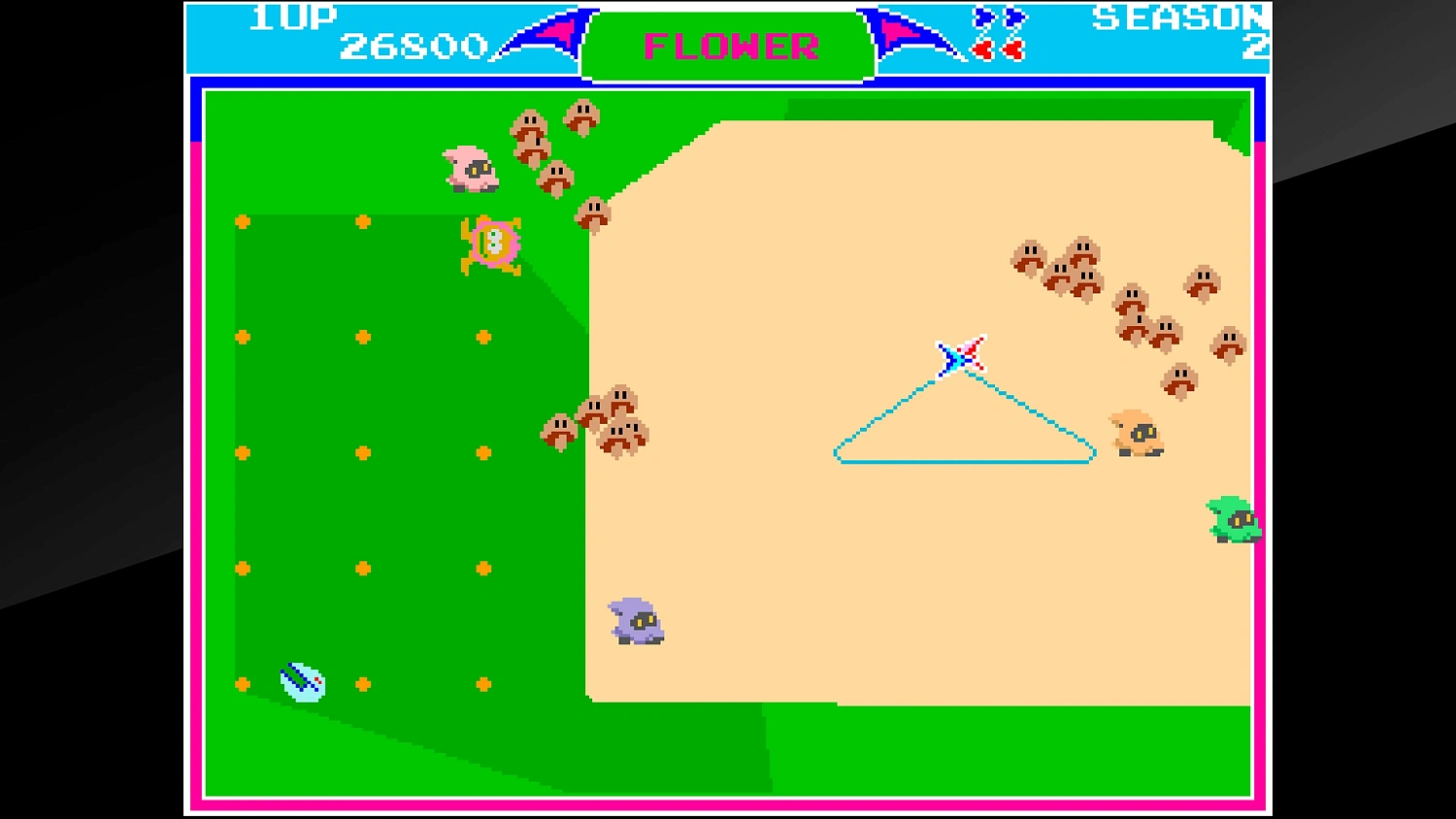This screenshot has width=1456, height=819.
Task: Select the red-and-blue arrow player character
Action: pos(961,357)
